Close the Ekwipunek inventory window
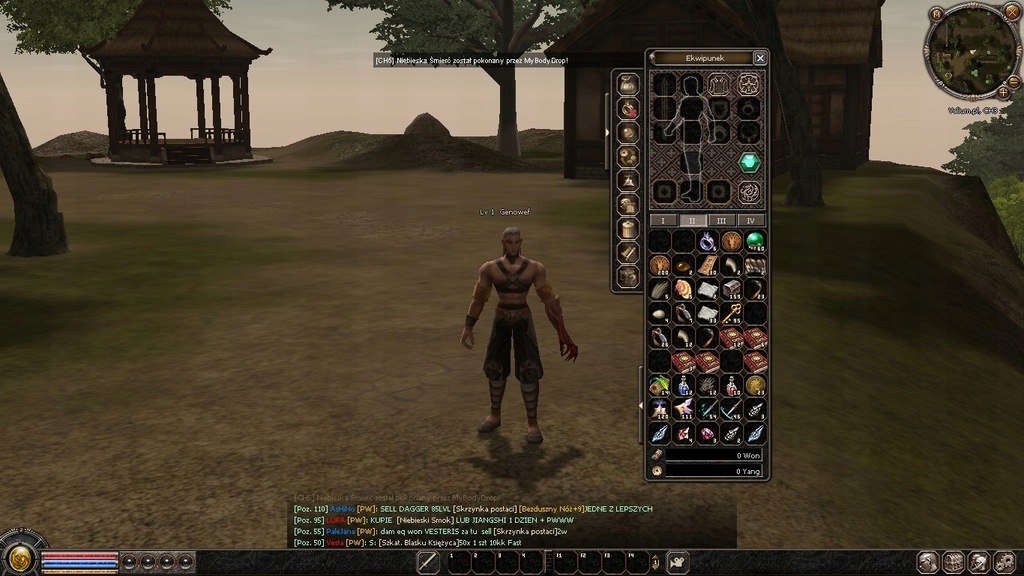This screenshot has width=1024, height=576. point(760,58)
